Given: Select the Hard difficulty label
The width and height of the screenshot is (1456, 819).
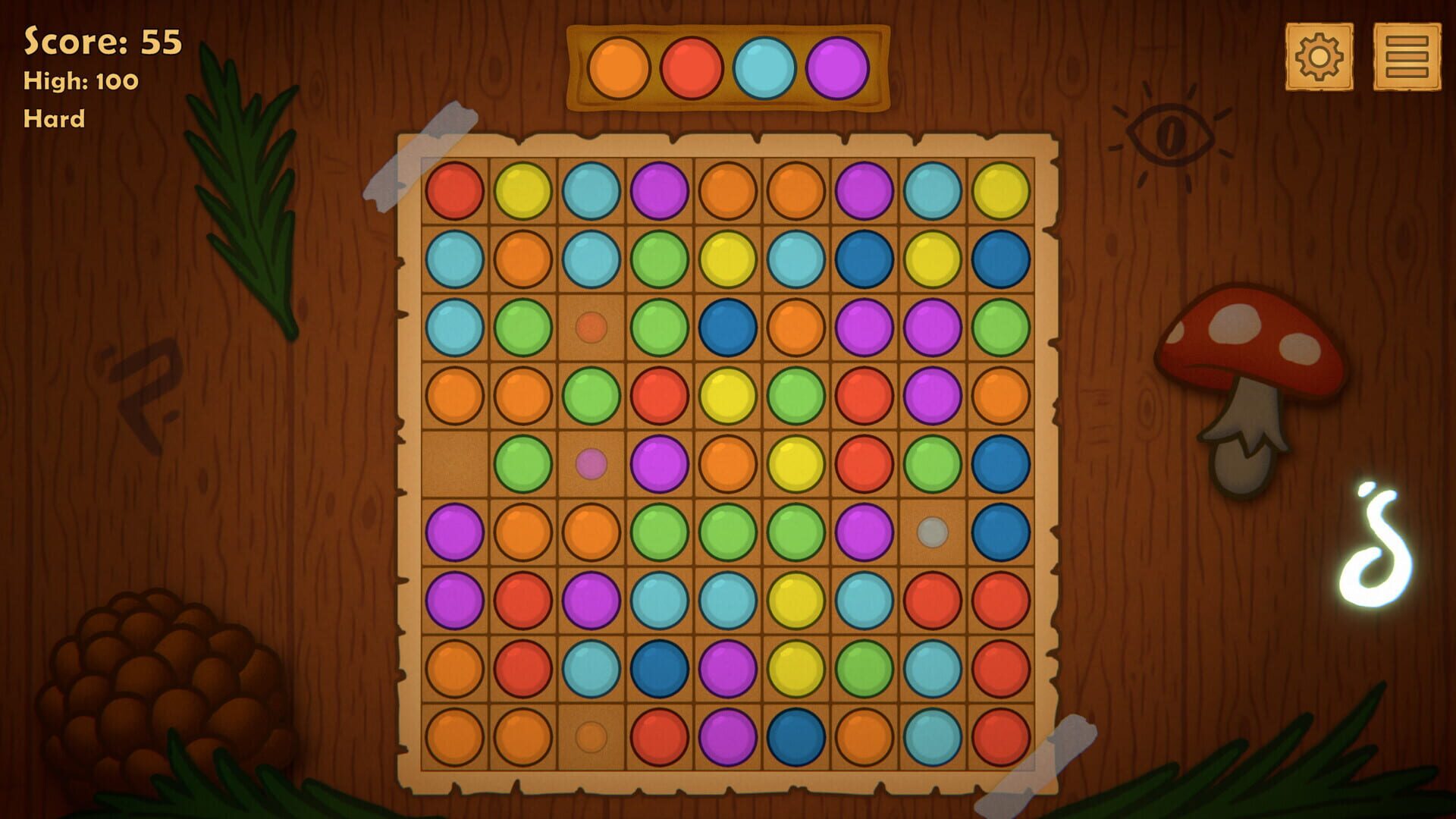Looking at the screenshot, I should click(55, 118).
